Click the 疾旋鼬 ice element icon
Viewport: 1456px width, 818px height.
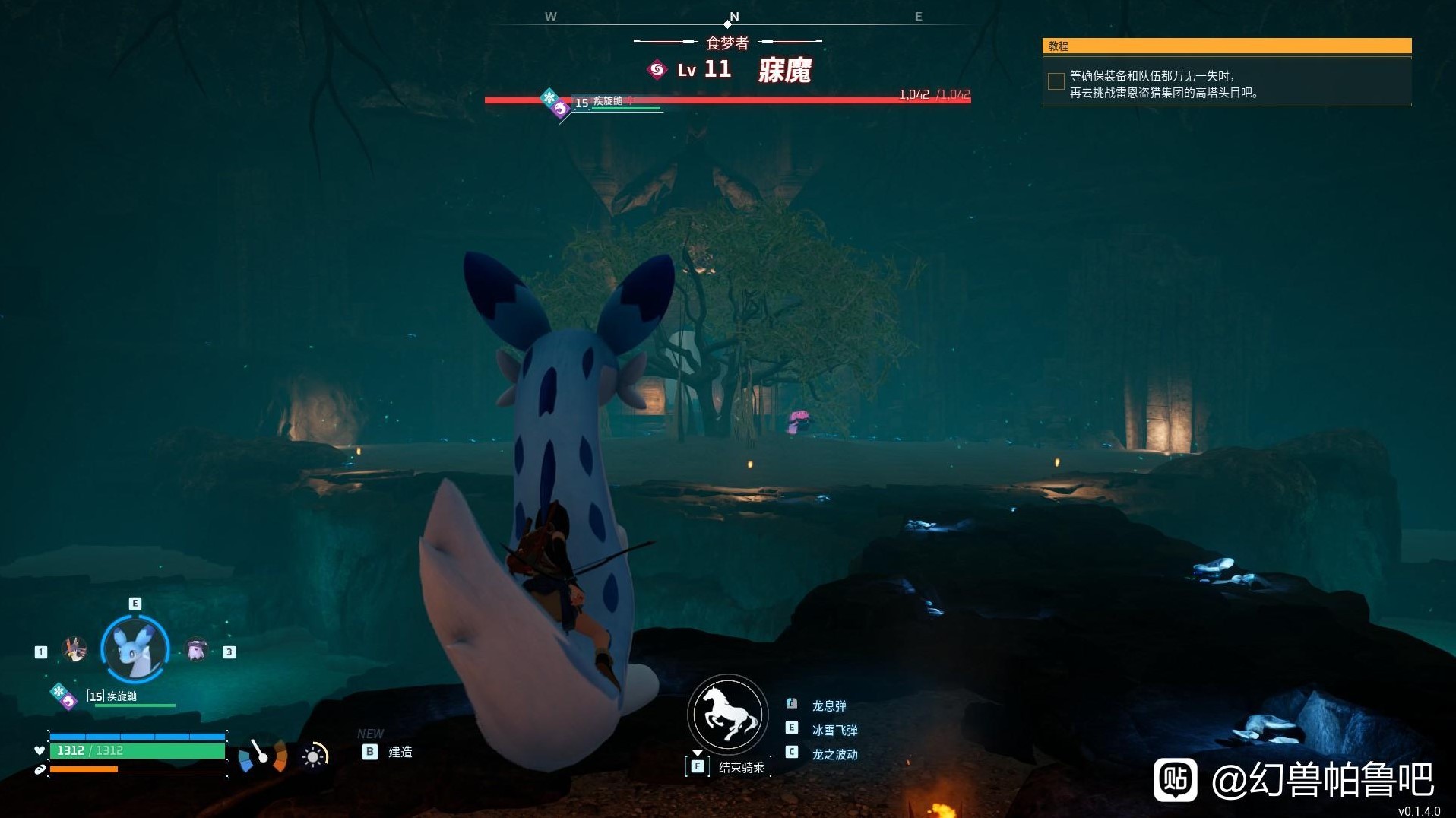tap(59, 691)
